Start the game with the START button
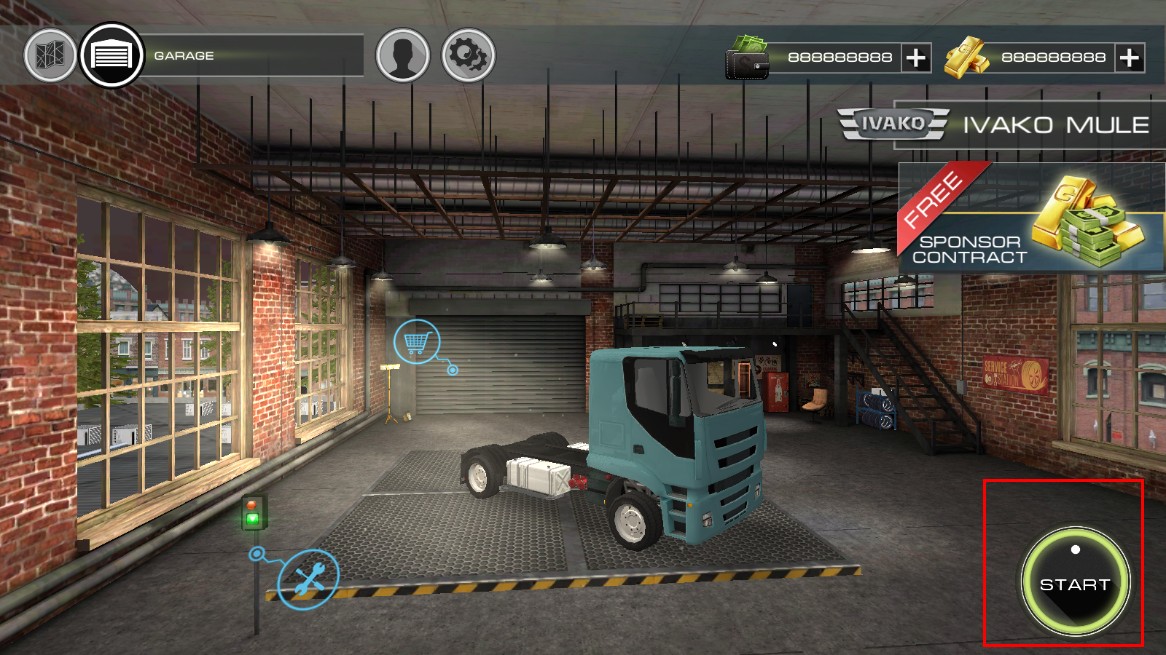1166x655 pixels. click(1075, 583)
